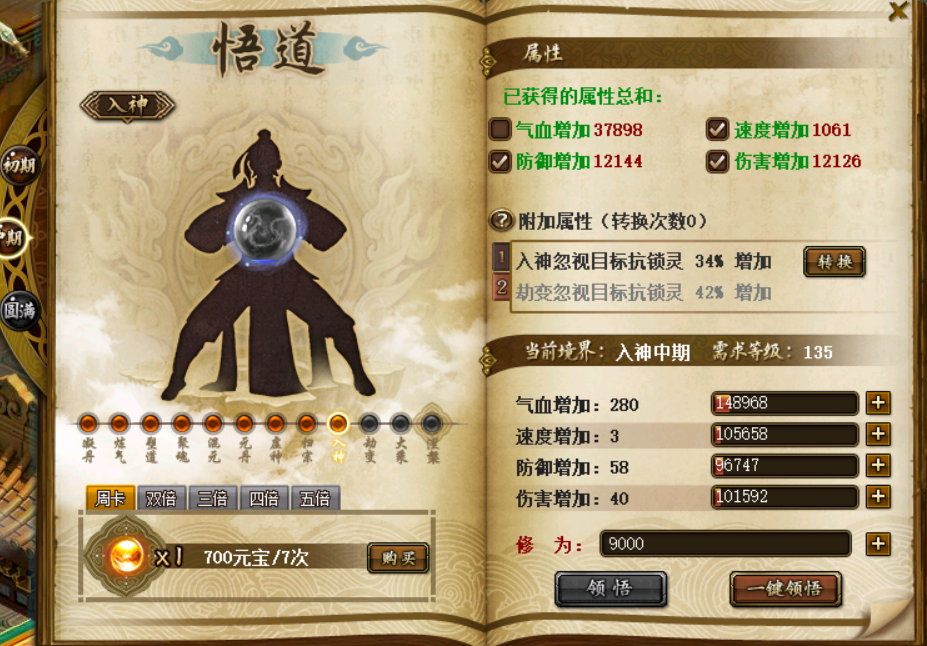Open the 附加属性 question mark help
Viewport: 927px width, 646px height.
point(501,220)
